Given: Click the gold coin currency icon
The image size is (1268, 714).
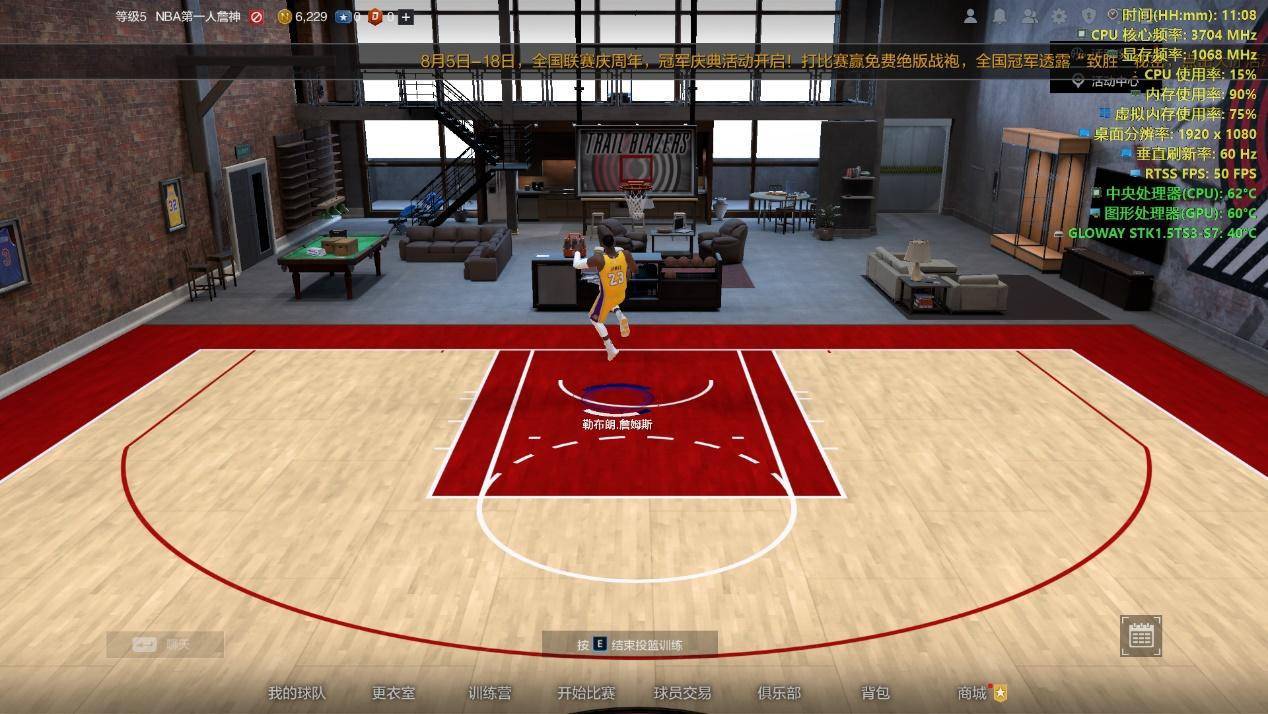Looking at the screenshot, I should (x=285, y=17).
